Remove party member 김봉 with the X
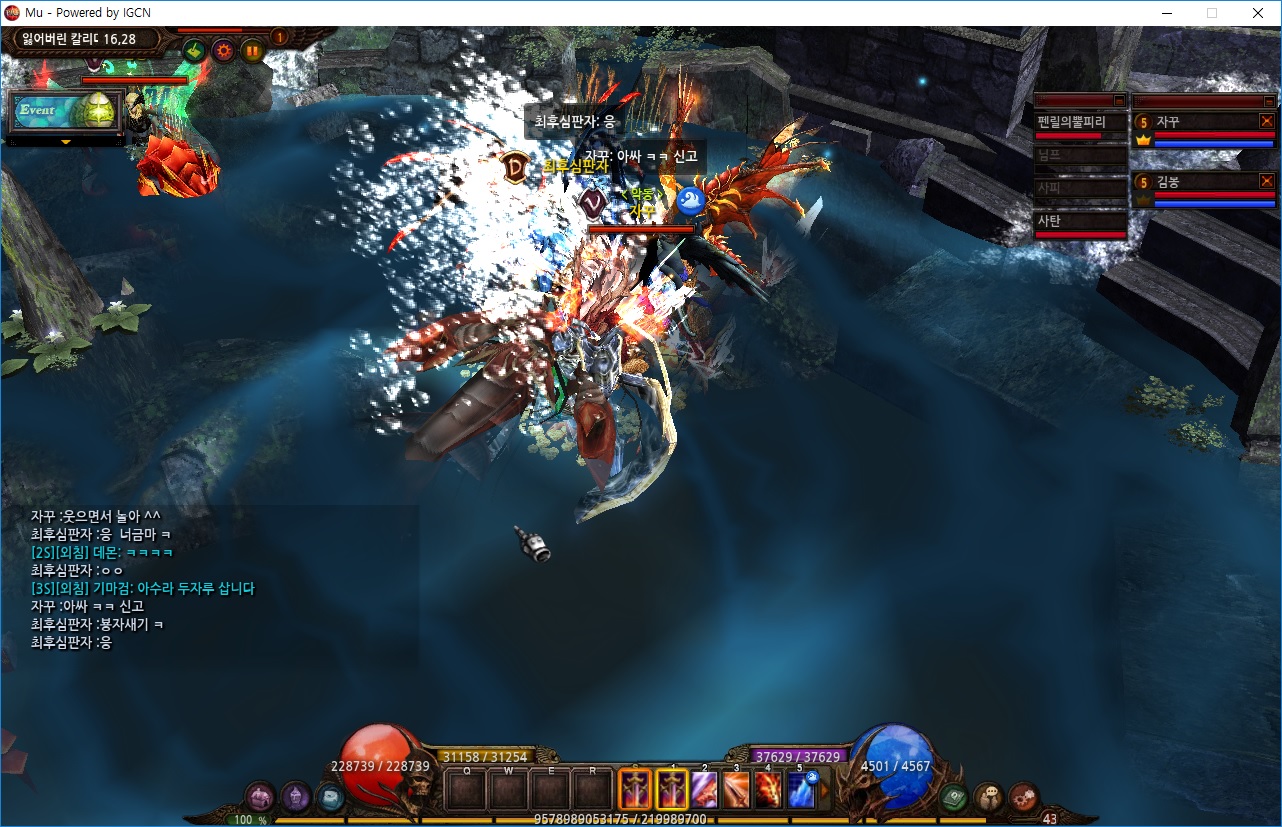 coord(1266,181)
